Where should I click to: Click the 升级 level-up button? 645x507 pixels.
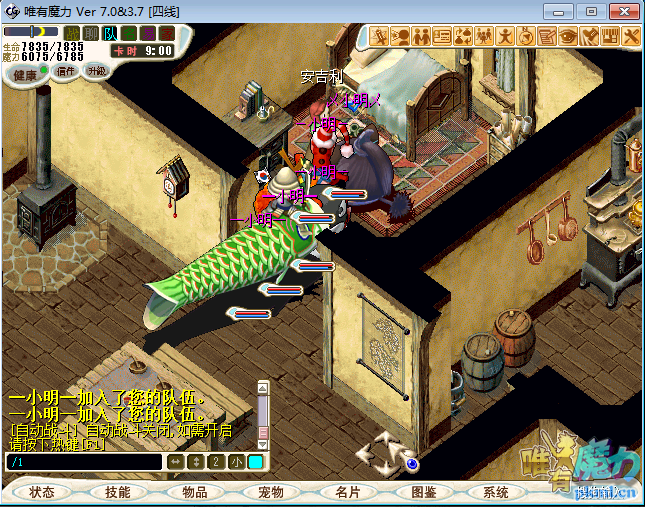97,71
